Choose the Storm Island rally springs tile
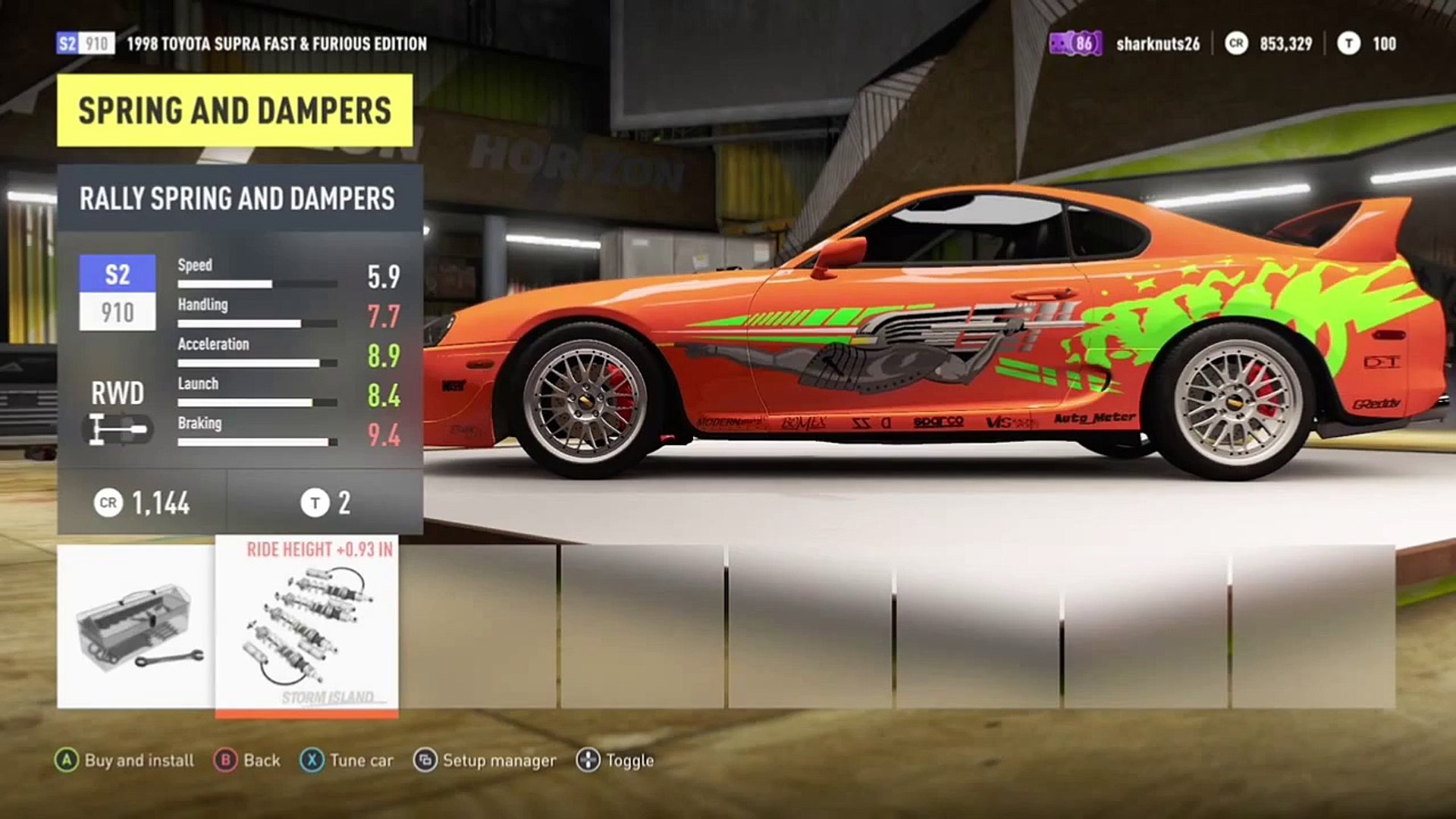The width and height of the screenshot is (1456, 819). point(306,626)
